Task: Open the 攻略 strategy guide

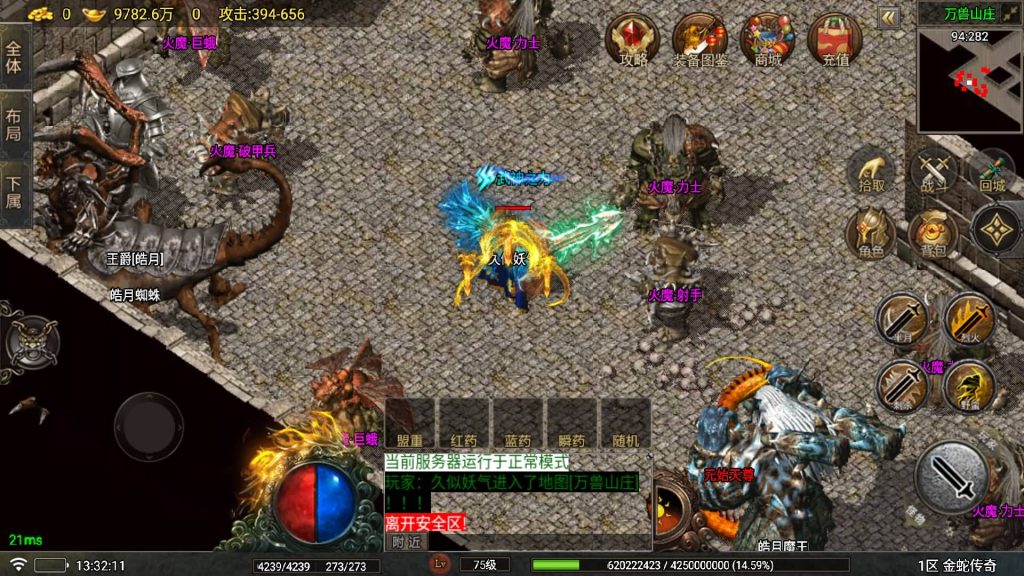Action: pos(633,40)
